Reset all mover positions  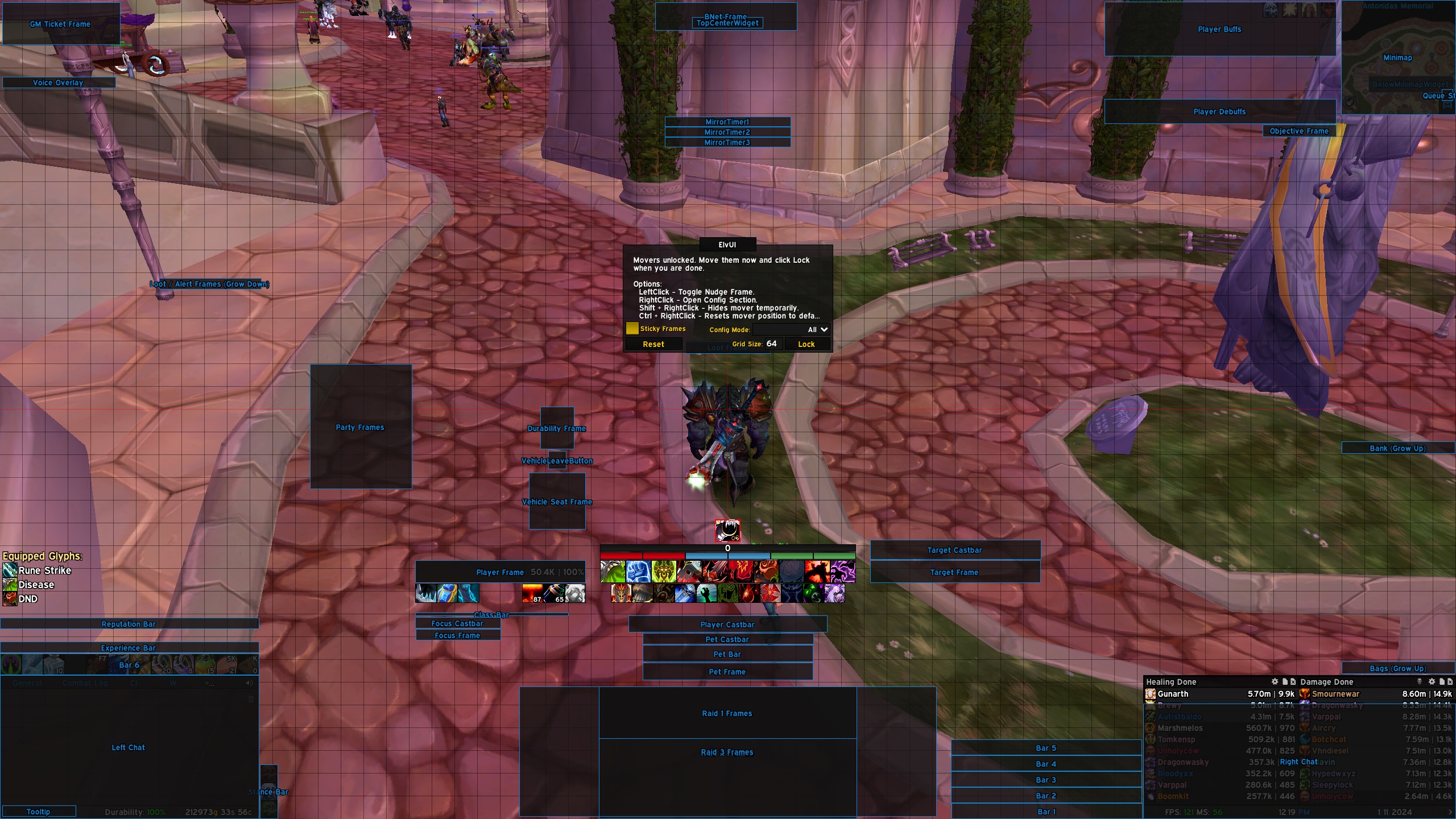point(653,344)
